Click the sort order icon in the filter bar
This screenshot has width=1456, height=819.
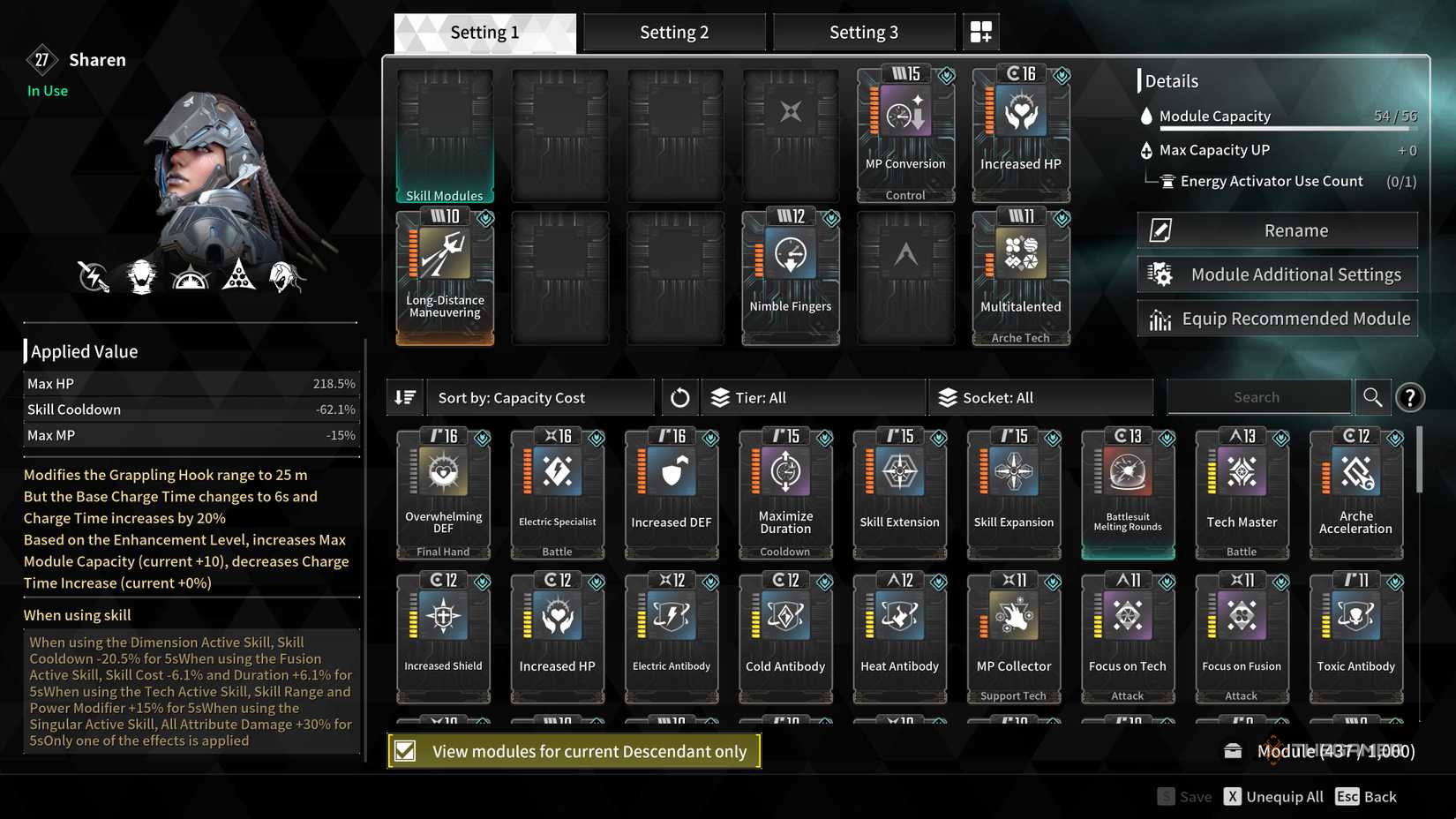[405, 397]
